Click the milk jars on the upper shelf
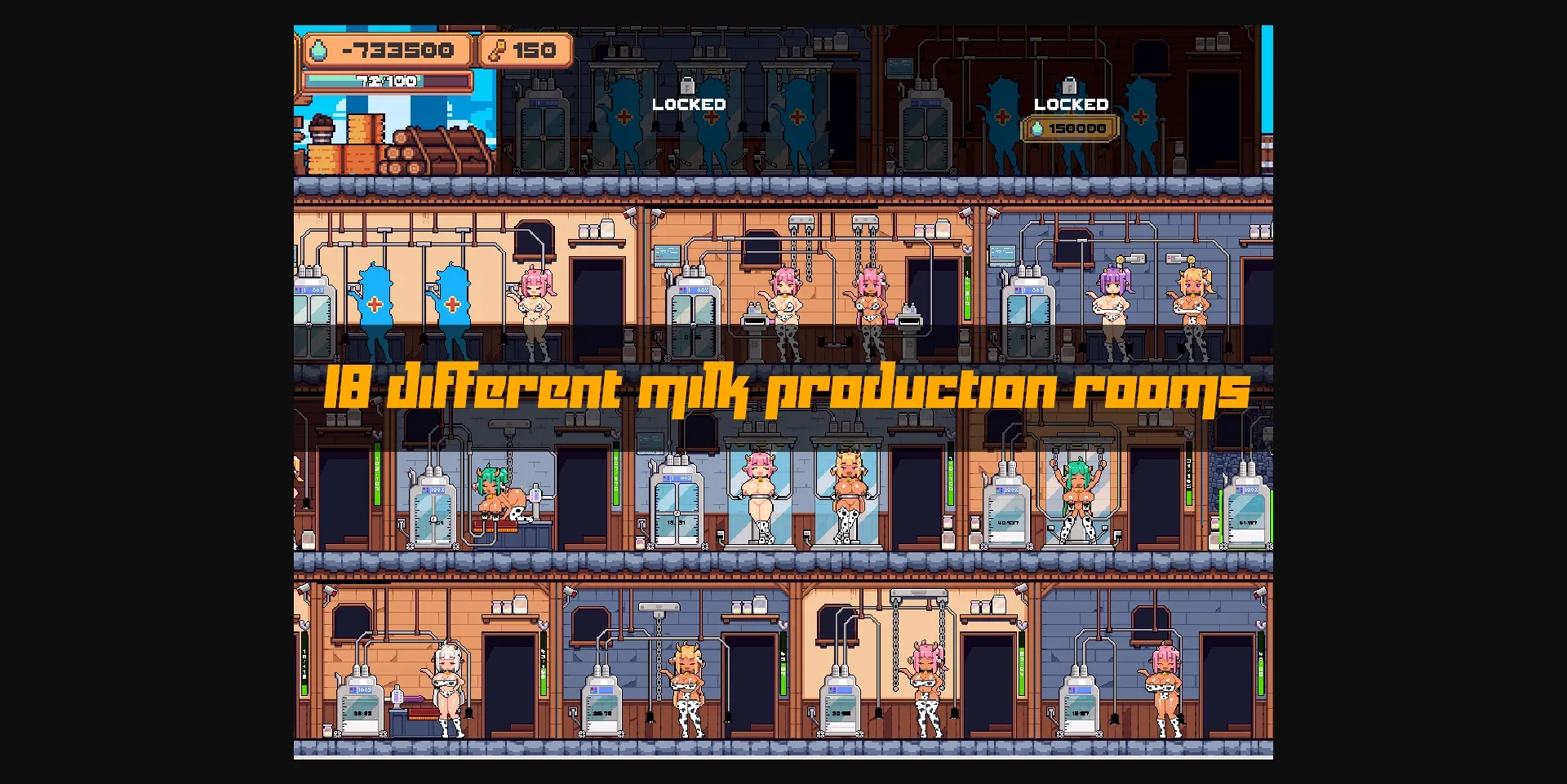 coord(594,231)
